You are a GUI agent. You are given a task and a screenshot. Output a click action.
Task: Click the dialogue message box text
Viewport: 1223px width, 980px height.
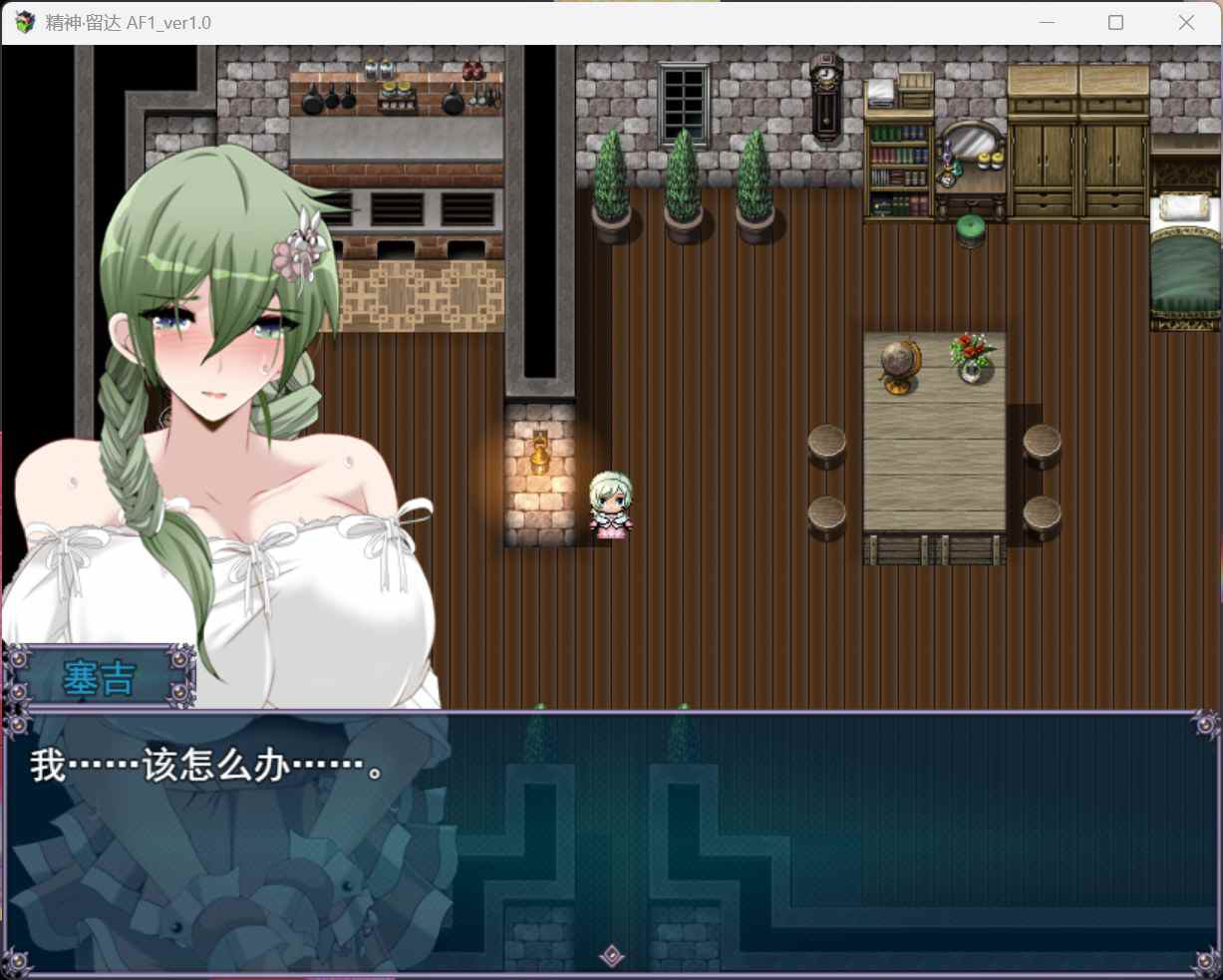click(207, 767)
